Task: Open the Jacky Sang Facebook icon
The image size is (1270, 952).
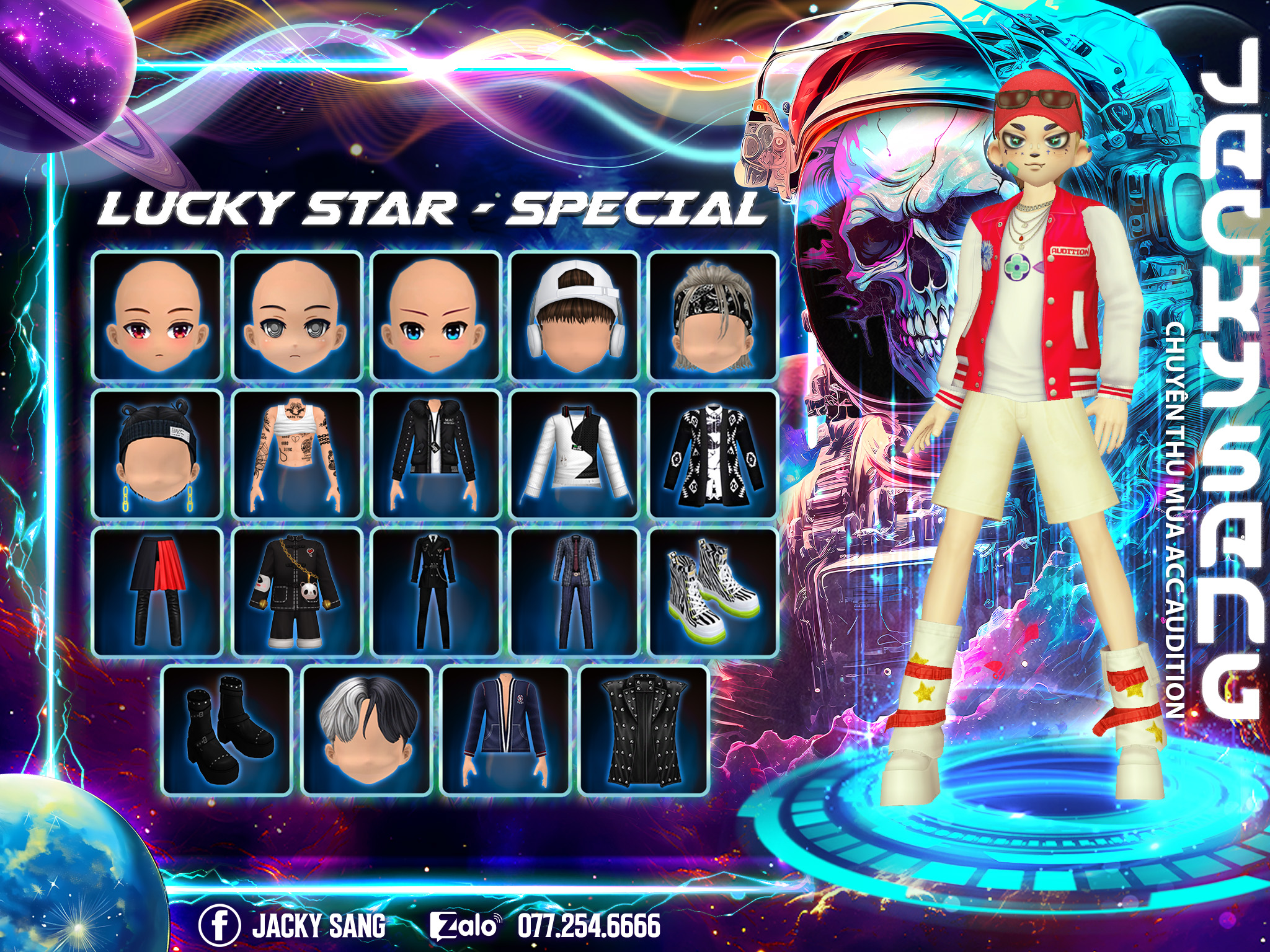Action: pyautogui.click(x=219, y=926)
